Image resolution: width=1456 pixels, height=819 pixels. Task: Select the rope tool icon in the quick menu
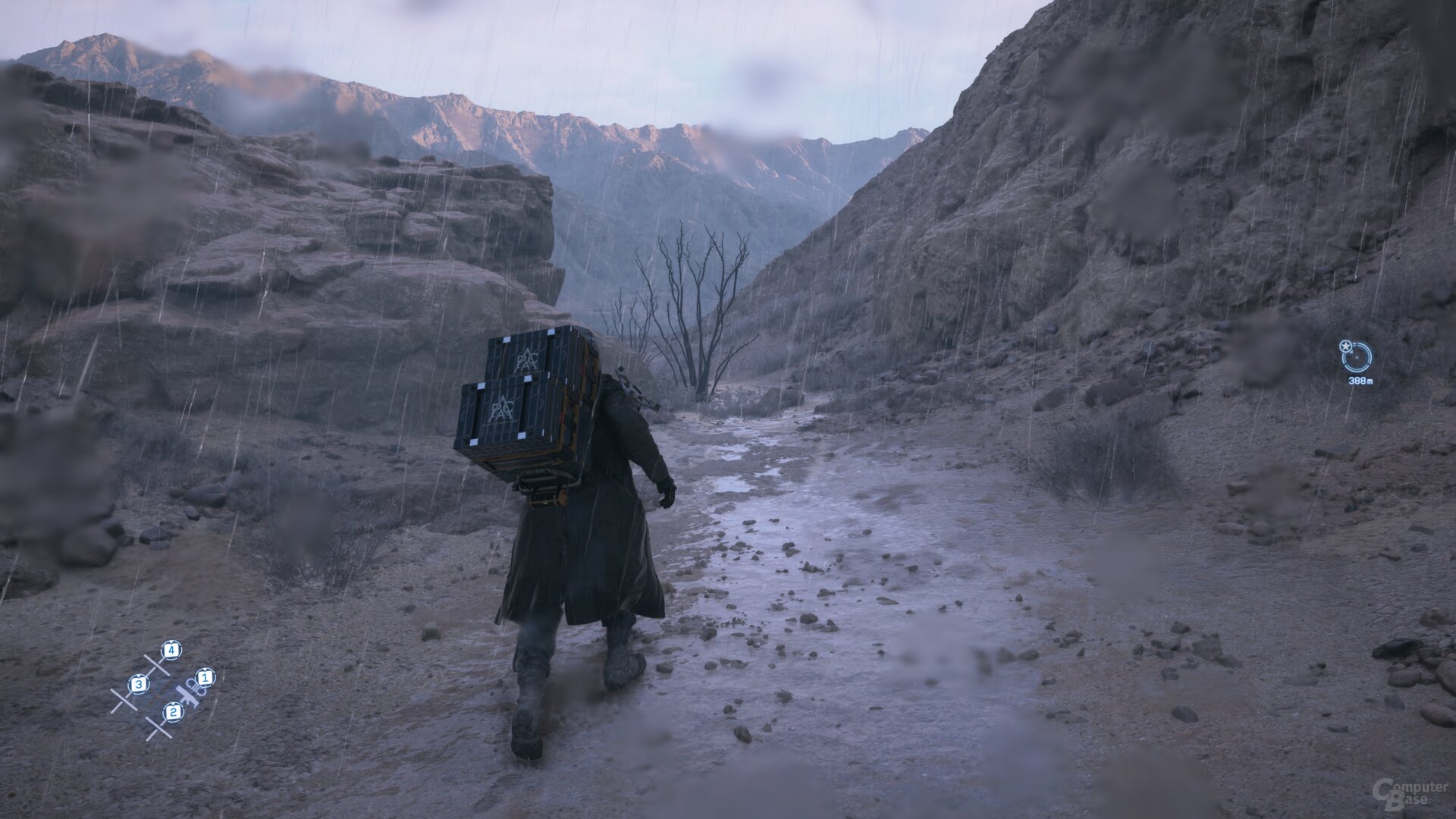click(196, 686)
